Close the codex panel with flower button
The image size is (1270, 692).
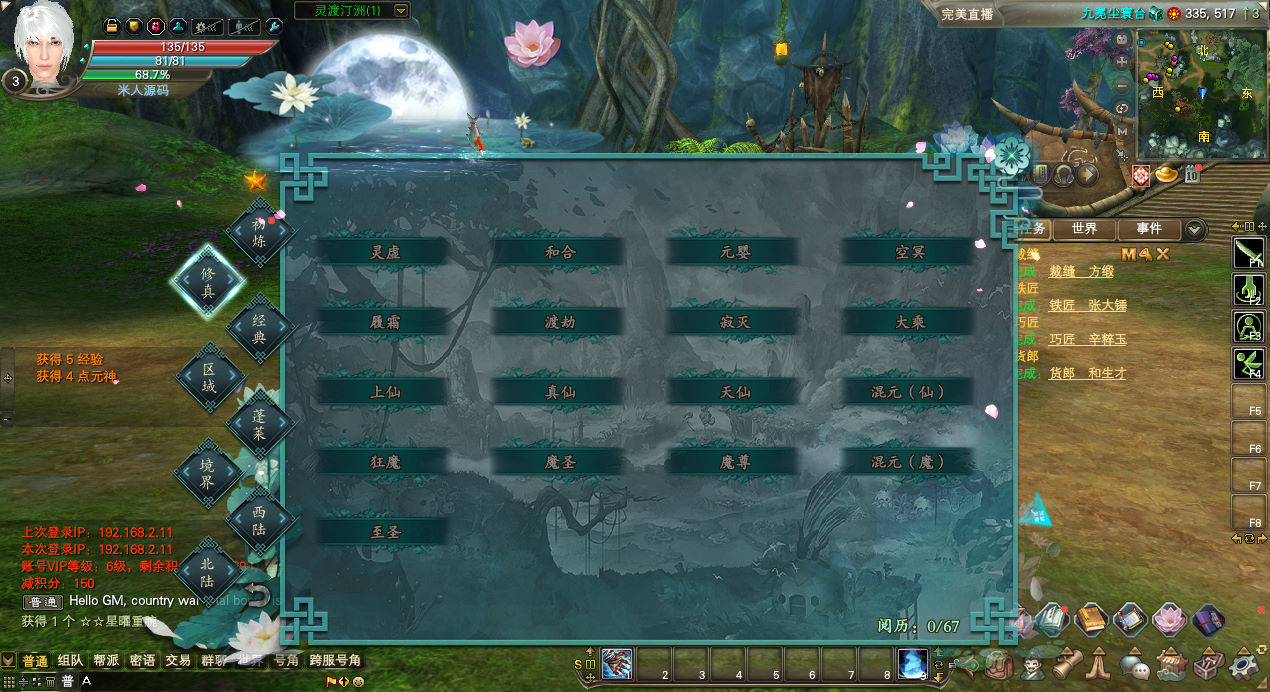1012,155
